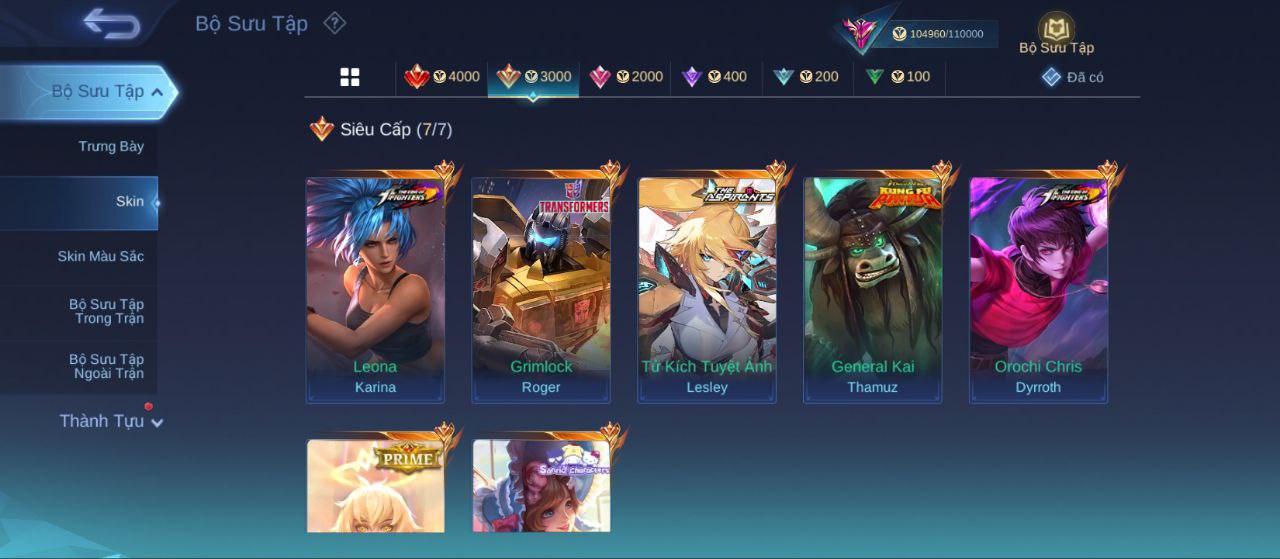Select the 3000-point tier tab
This screenshot has height=559, width=1280.
pos(534,77)
